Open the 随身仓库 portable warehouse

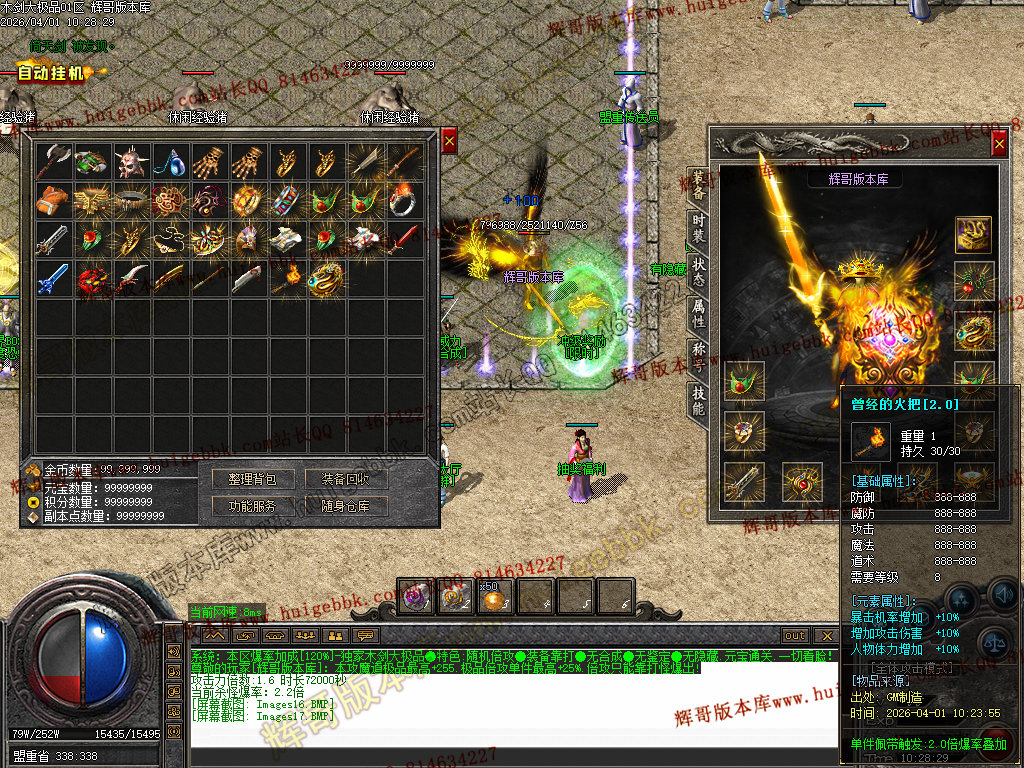pos(345,506)
